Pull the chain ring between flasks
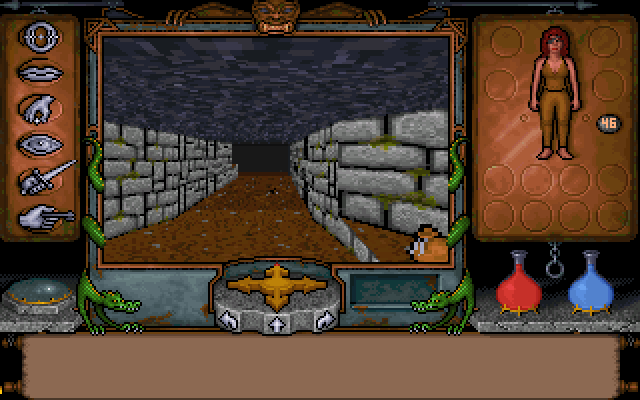Image resolution: width=640 pixels, height=400 pixels. point(553,266)
